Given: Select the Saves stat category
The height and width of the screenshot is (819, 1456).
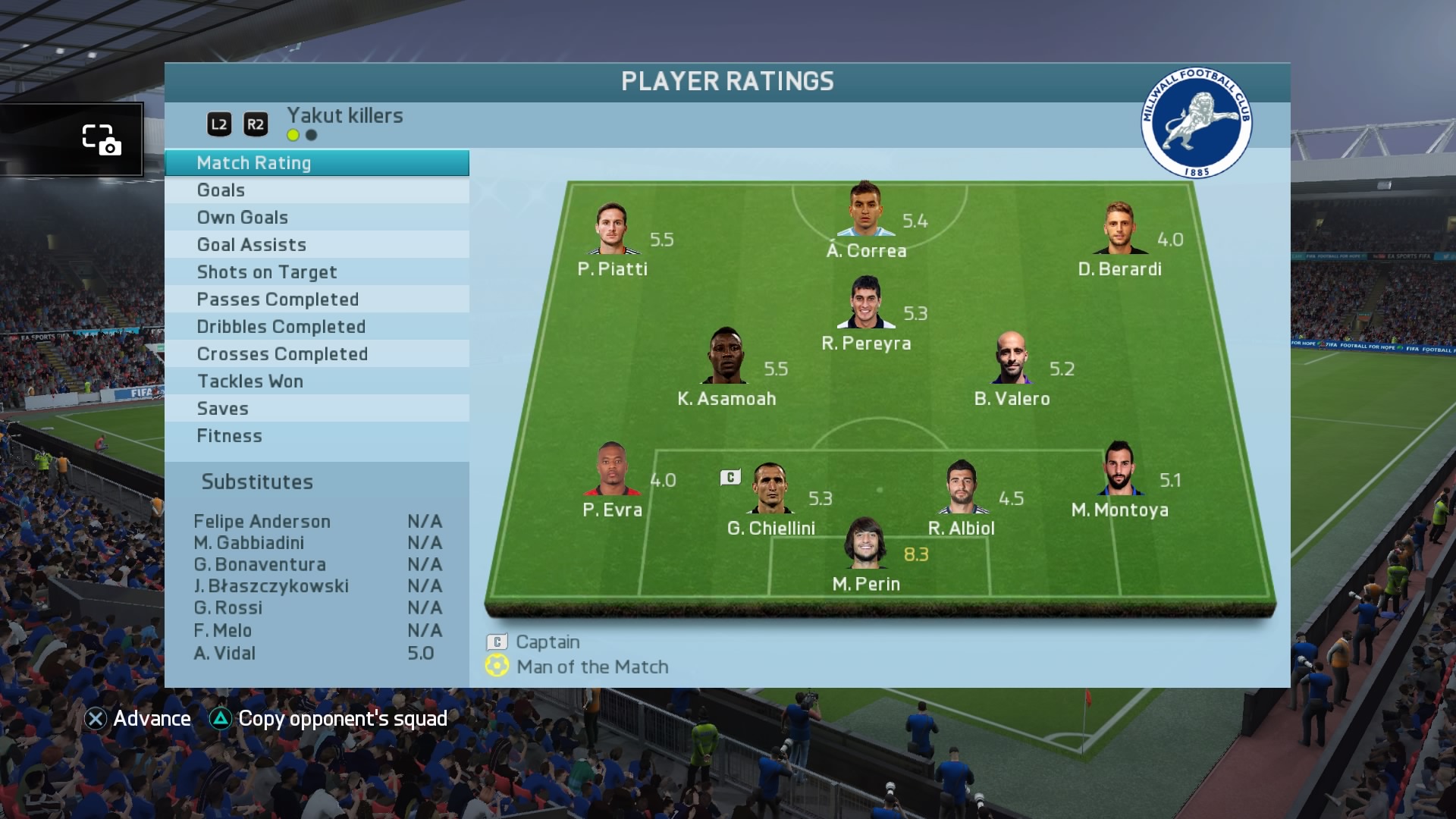Looking at the screenshot, I should 316,409.
